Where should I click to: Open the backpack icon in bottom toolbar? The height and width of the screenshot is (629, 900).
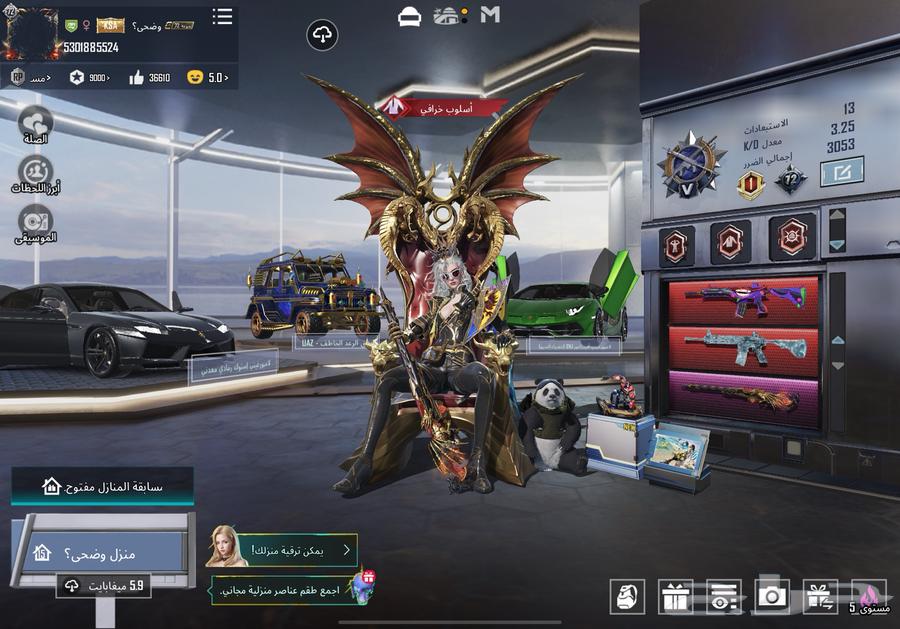pyautogui.click(x=627, y=597)
